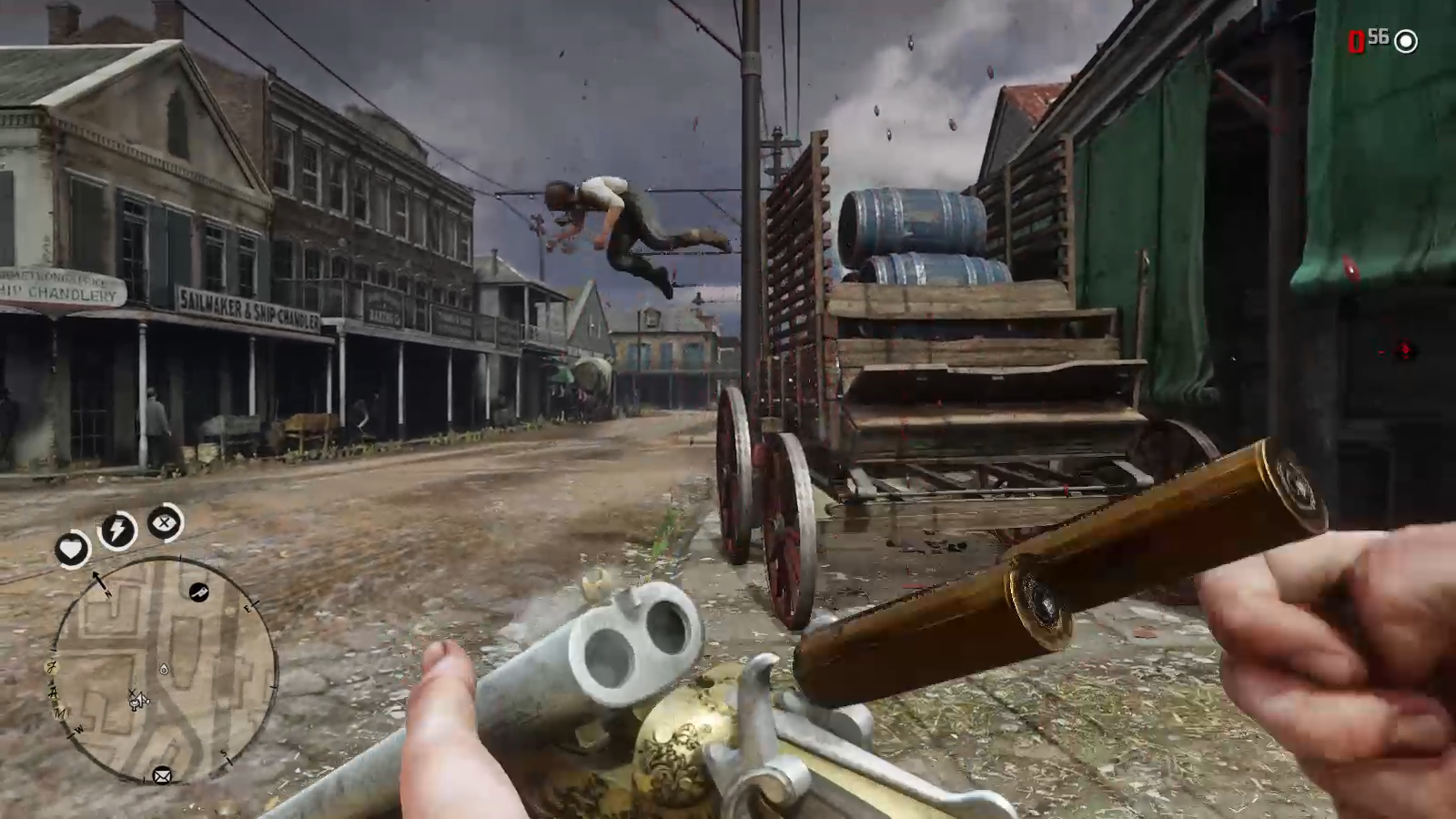Select the lightning bolt stamina core
This screenshot has height=819, width=1456.
coord(117,531)
